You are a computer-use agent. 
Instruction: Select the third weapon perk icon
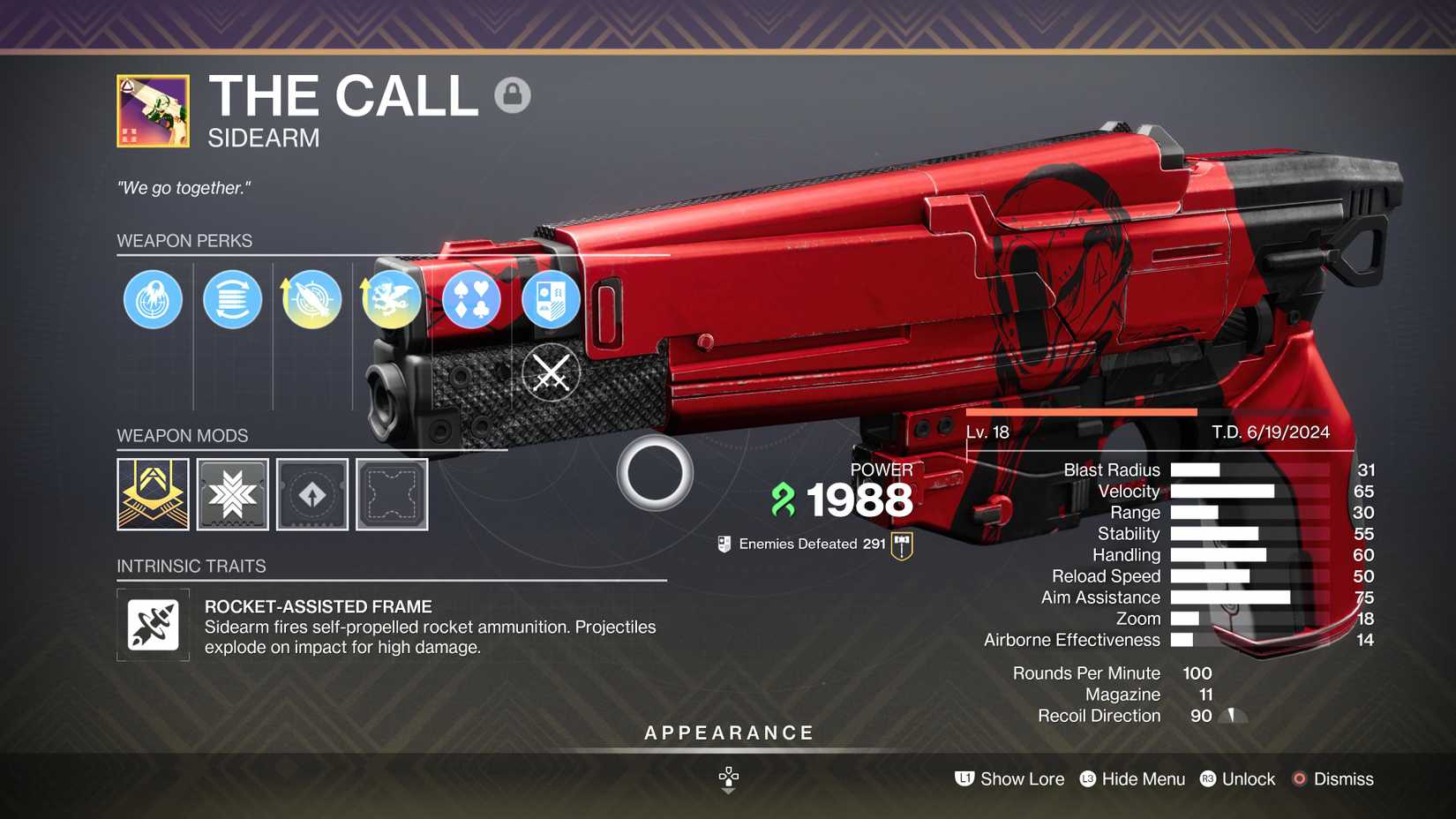[x=311, y=299]
